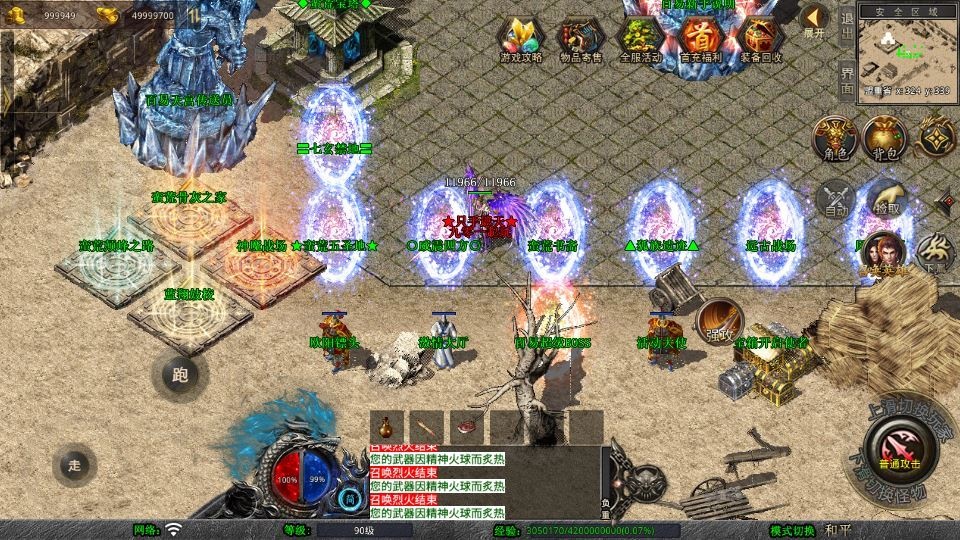Screen dimensions: 960x540
Task: Open the 装备回收 equipment recycling icon
Action: click(x=761, y=40)
